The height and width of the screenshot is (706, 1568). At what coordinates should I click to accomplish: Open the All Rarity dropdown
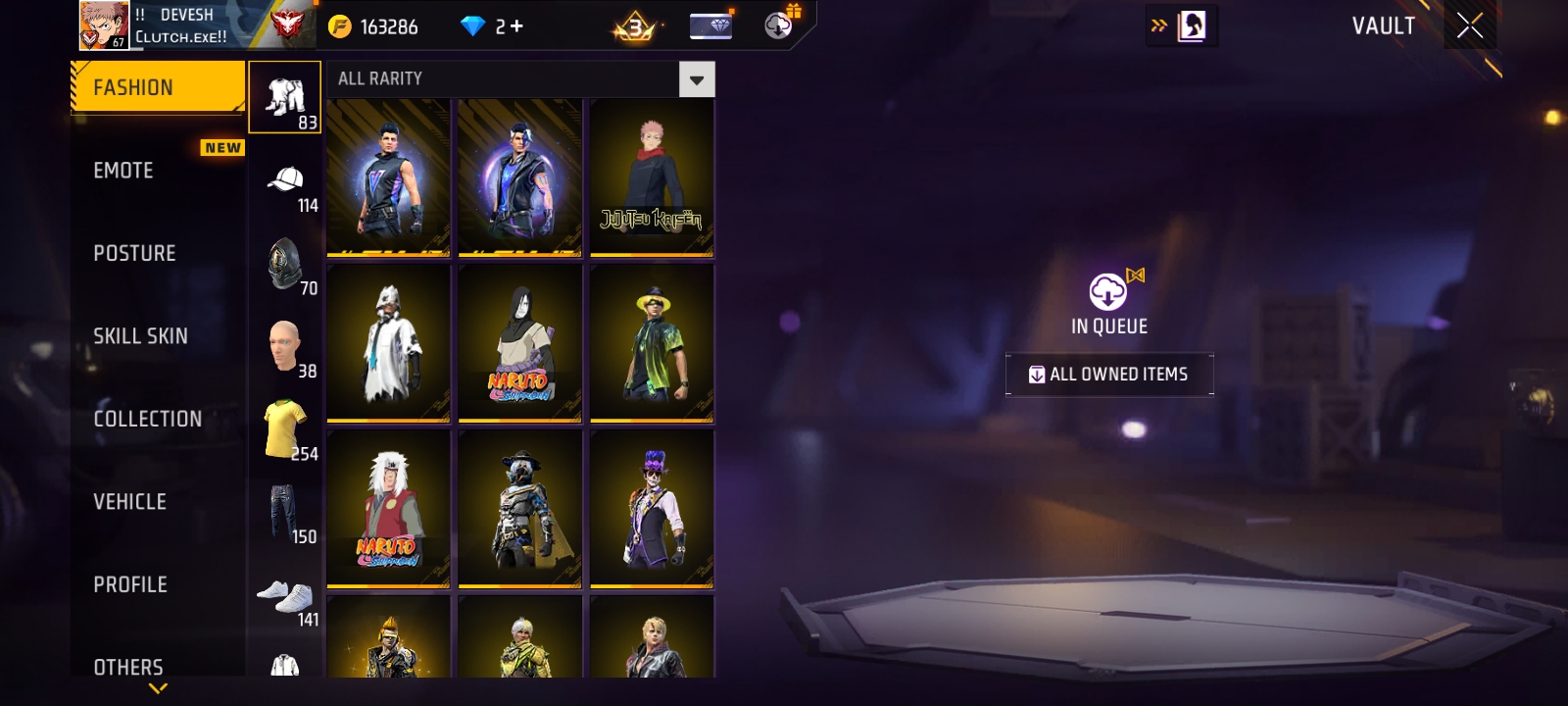[697, 79]
